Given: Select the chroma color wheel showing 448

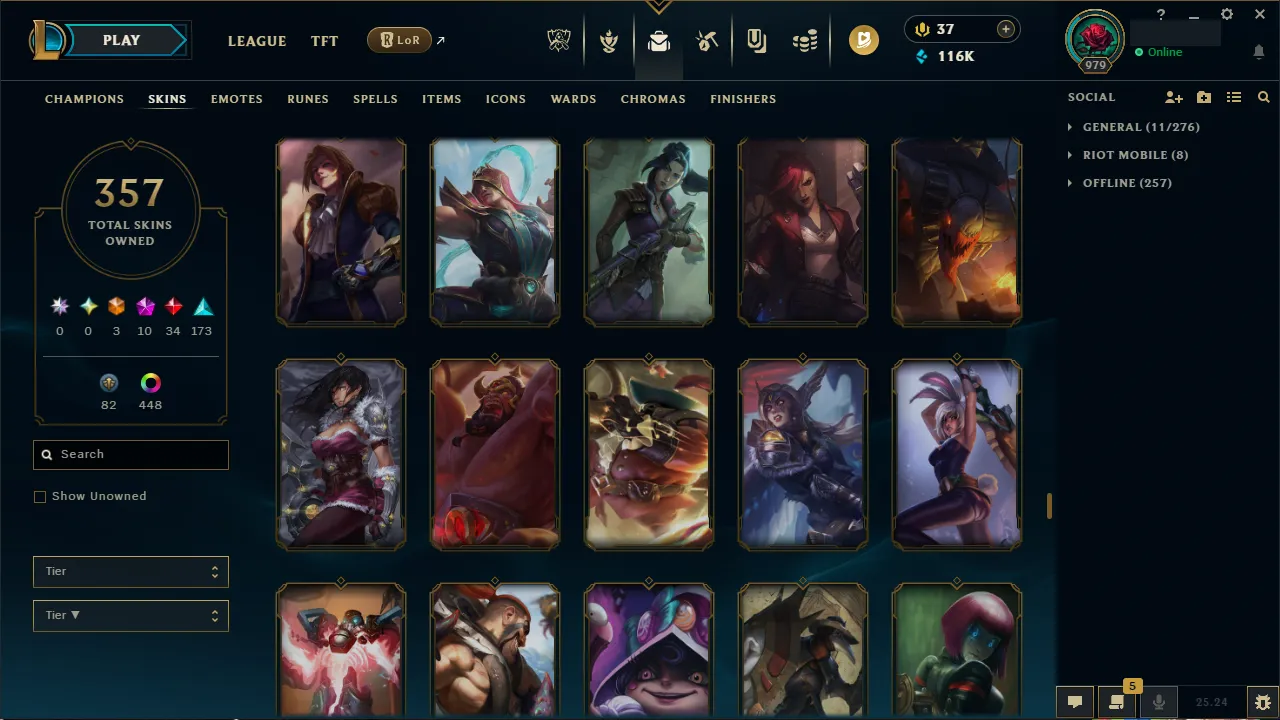Looking at the screenshot, I should (x=150, y=382).
